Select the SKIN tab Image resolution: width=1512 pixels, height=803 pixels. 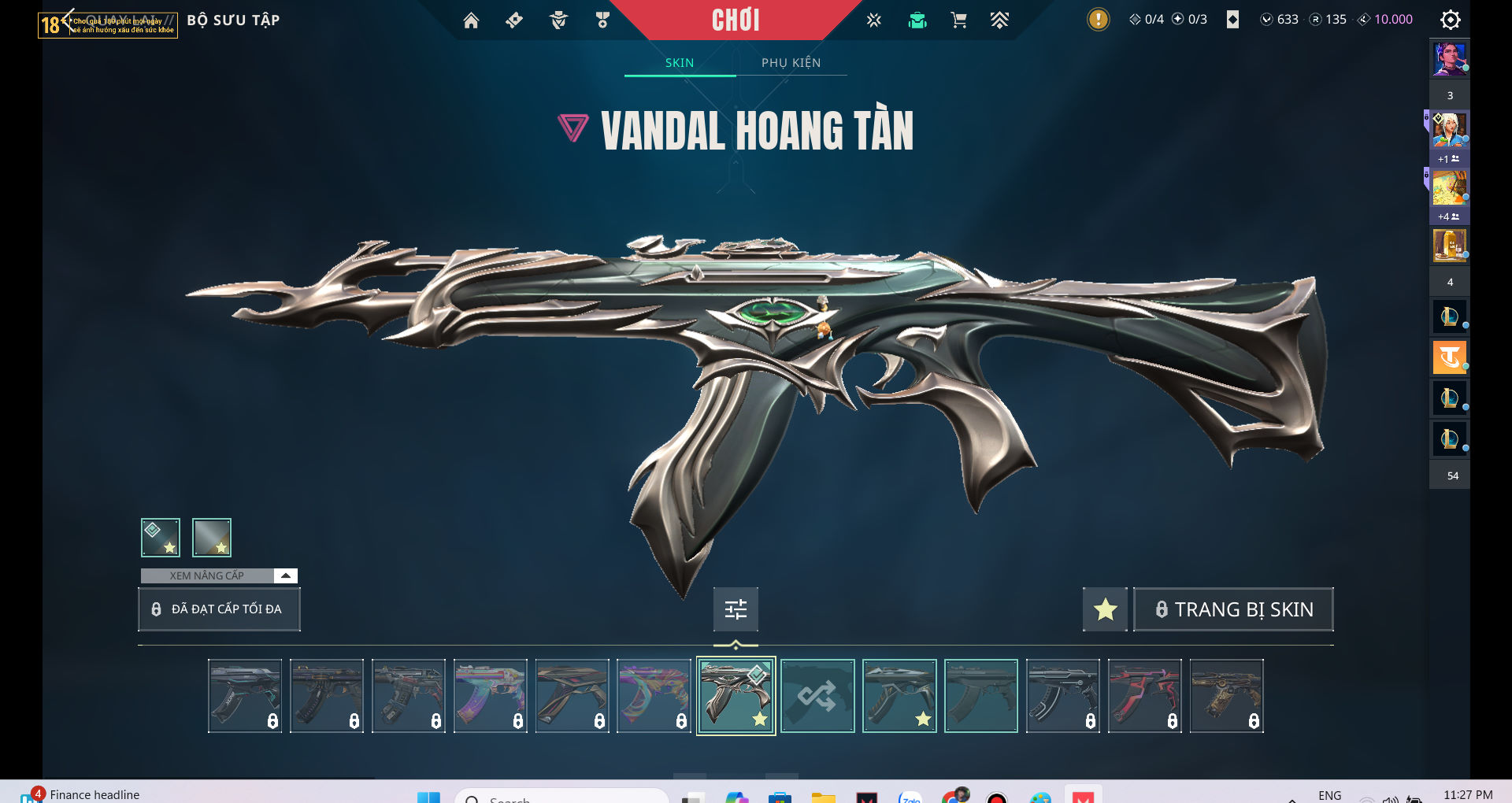click(680, 63)
